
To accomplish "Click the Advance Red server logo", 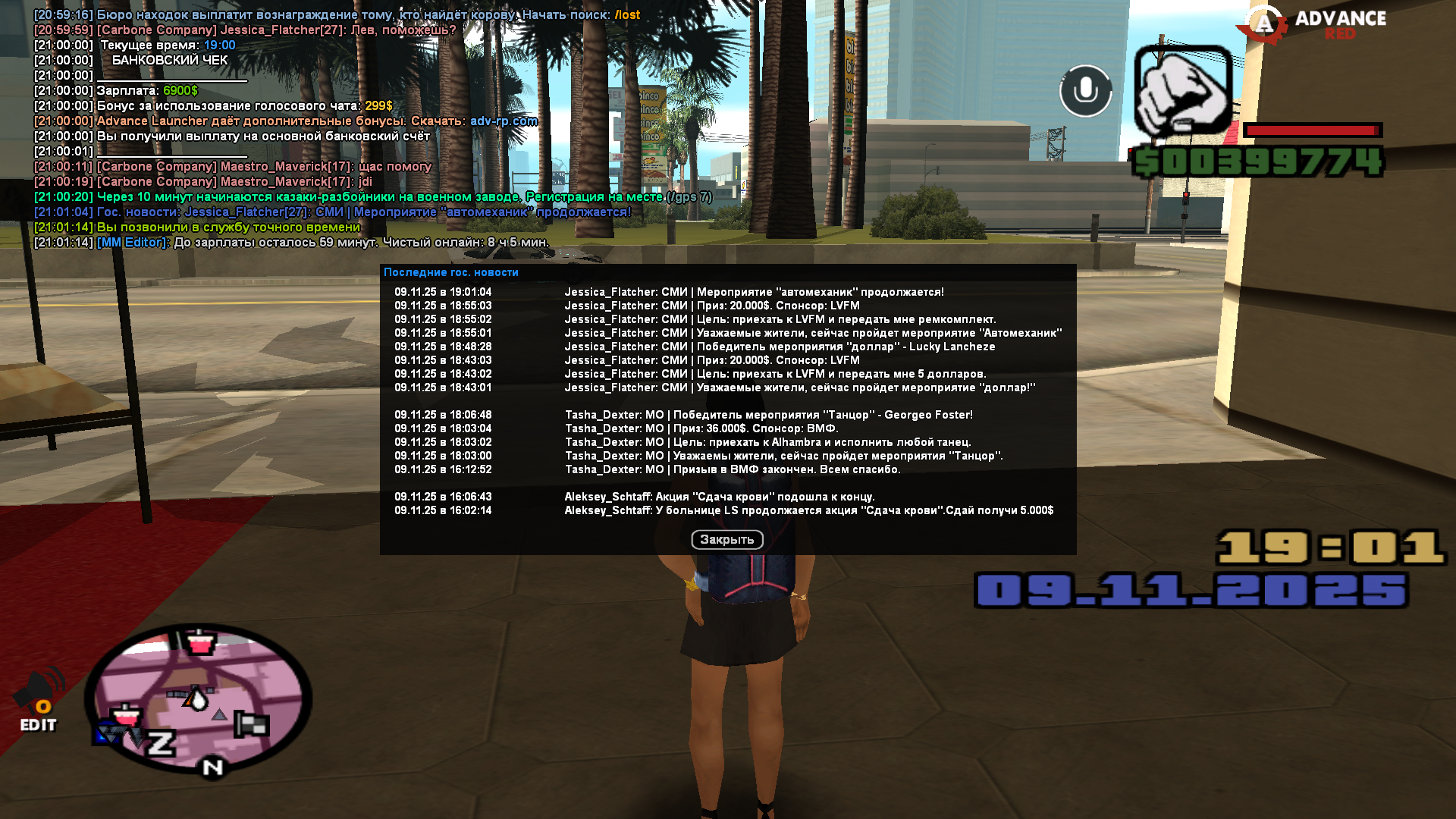I will pos(1312,24).
